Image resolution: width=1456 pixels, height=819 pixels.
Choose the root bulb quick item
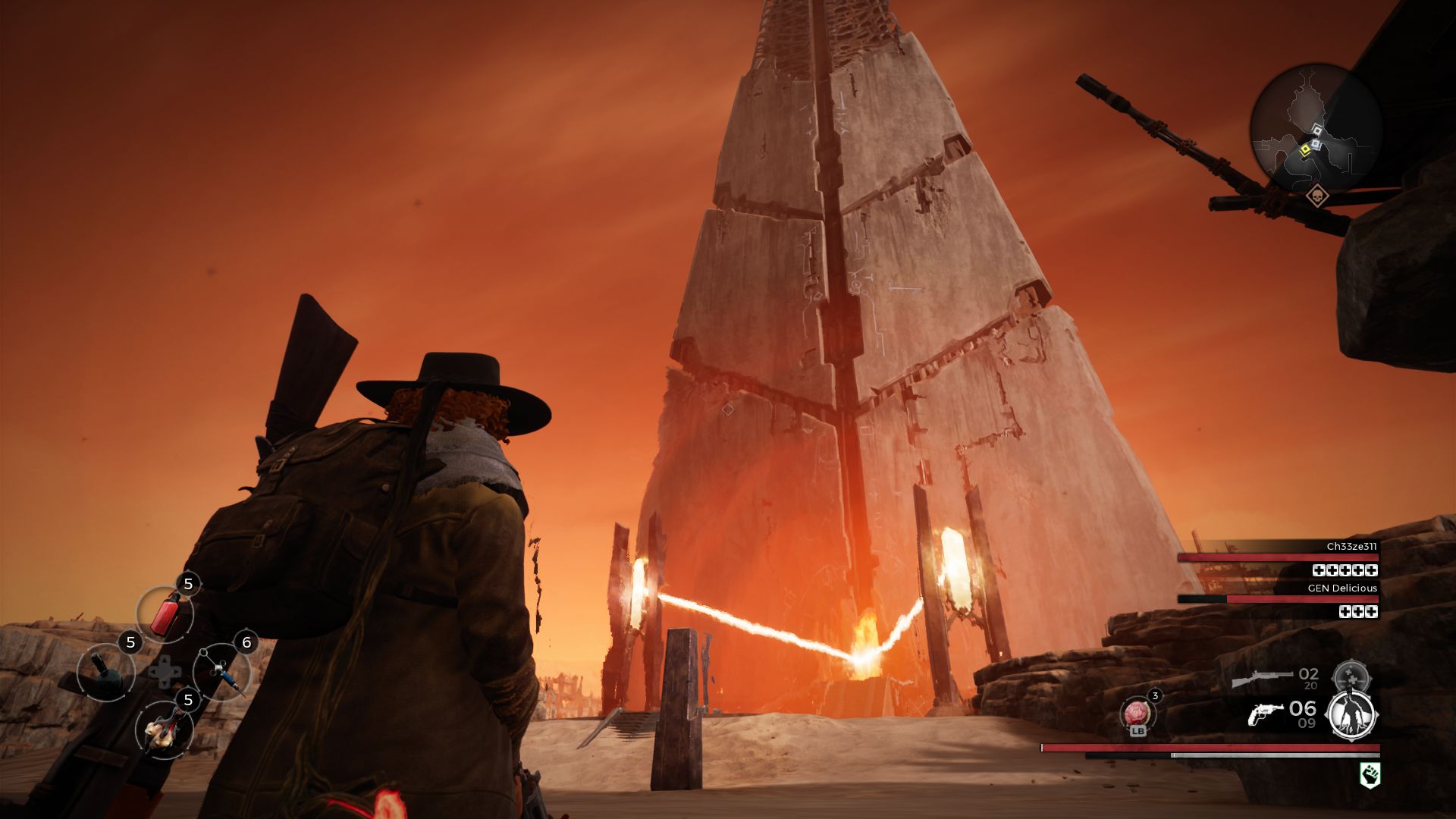[164, 730]
